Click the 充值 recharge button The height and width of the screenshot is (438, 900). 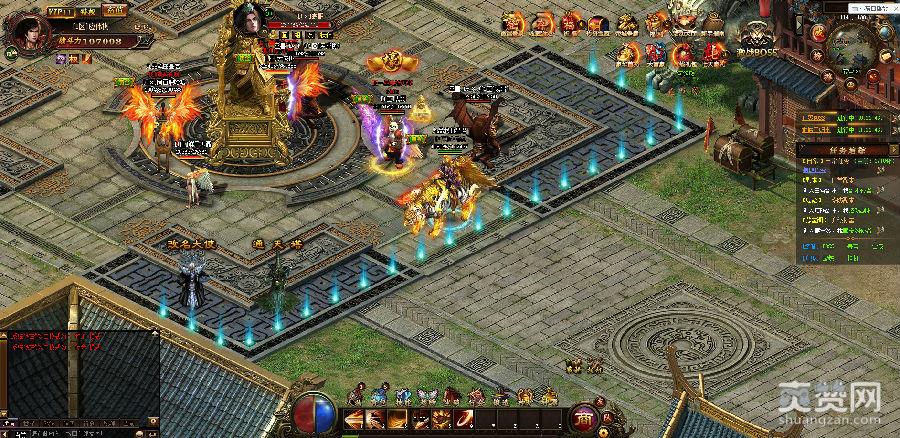coord(115,9)
